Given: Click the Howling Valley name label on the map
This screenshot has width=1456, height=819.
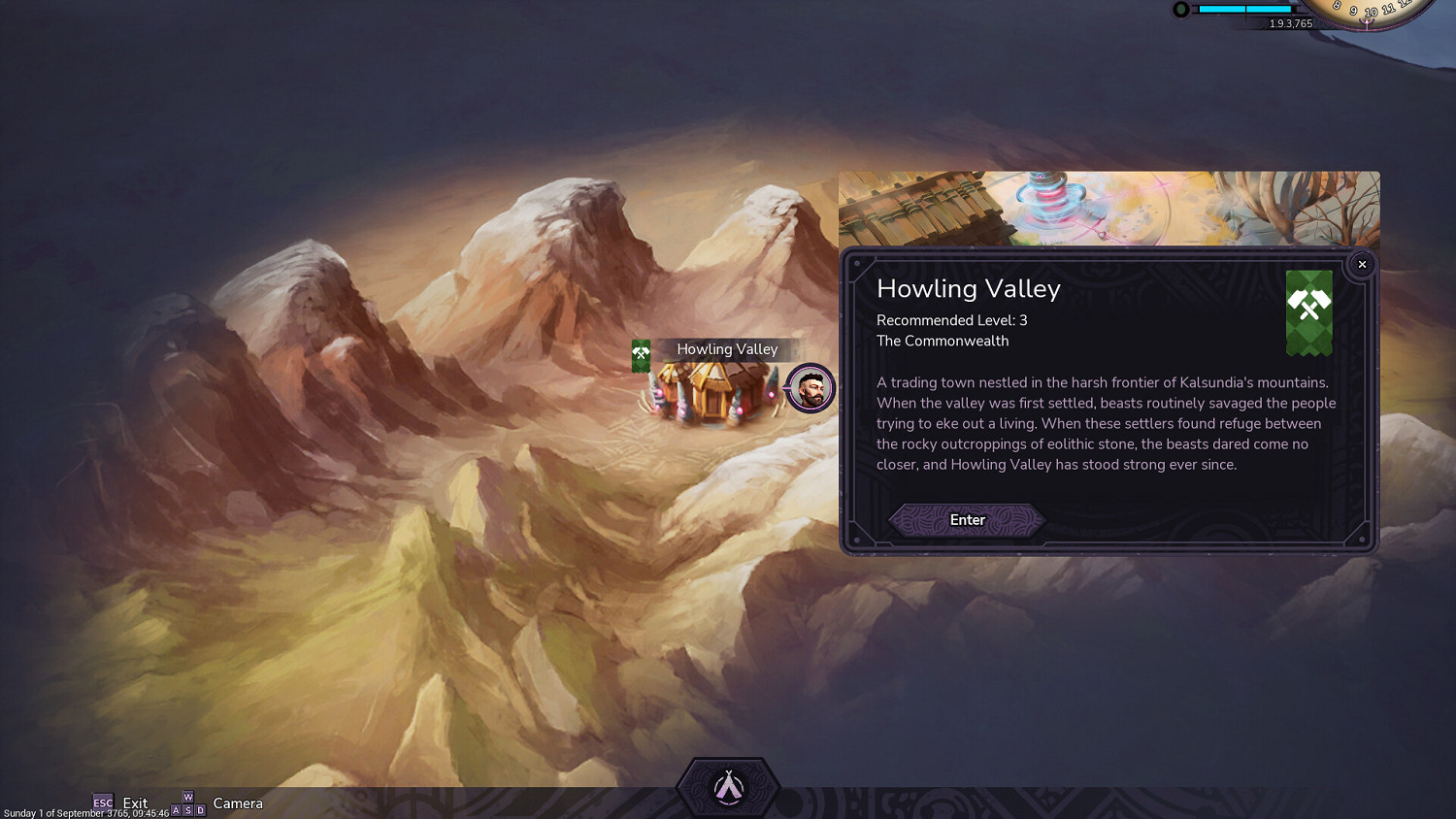Looking at the screenshot, I should point(726,349).
